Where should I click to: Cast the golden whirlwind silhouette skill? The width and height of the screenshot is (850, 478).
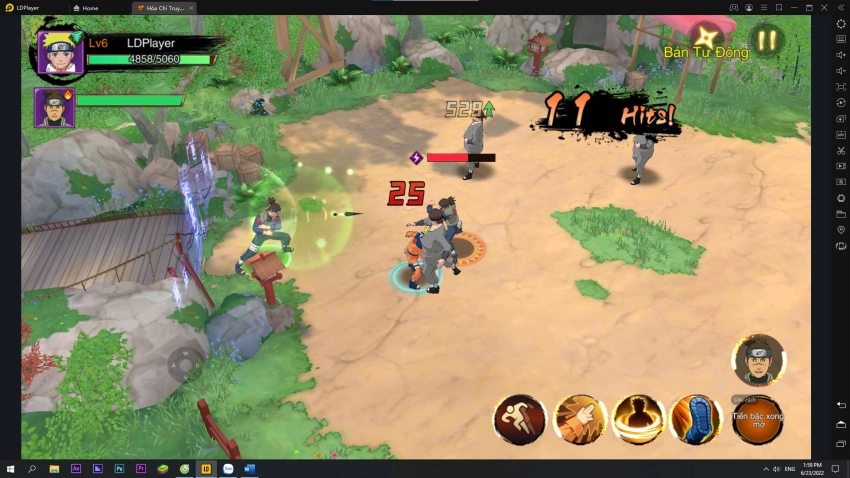coord(638,419)
